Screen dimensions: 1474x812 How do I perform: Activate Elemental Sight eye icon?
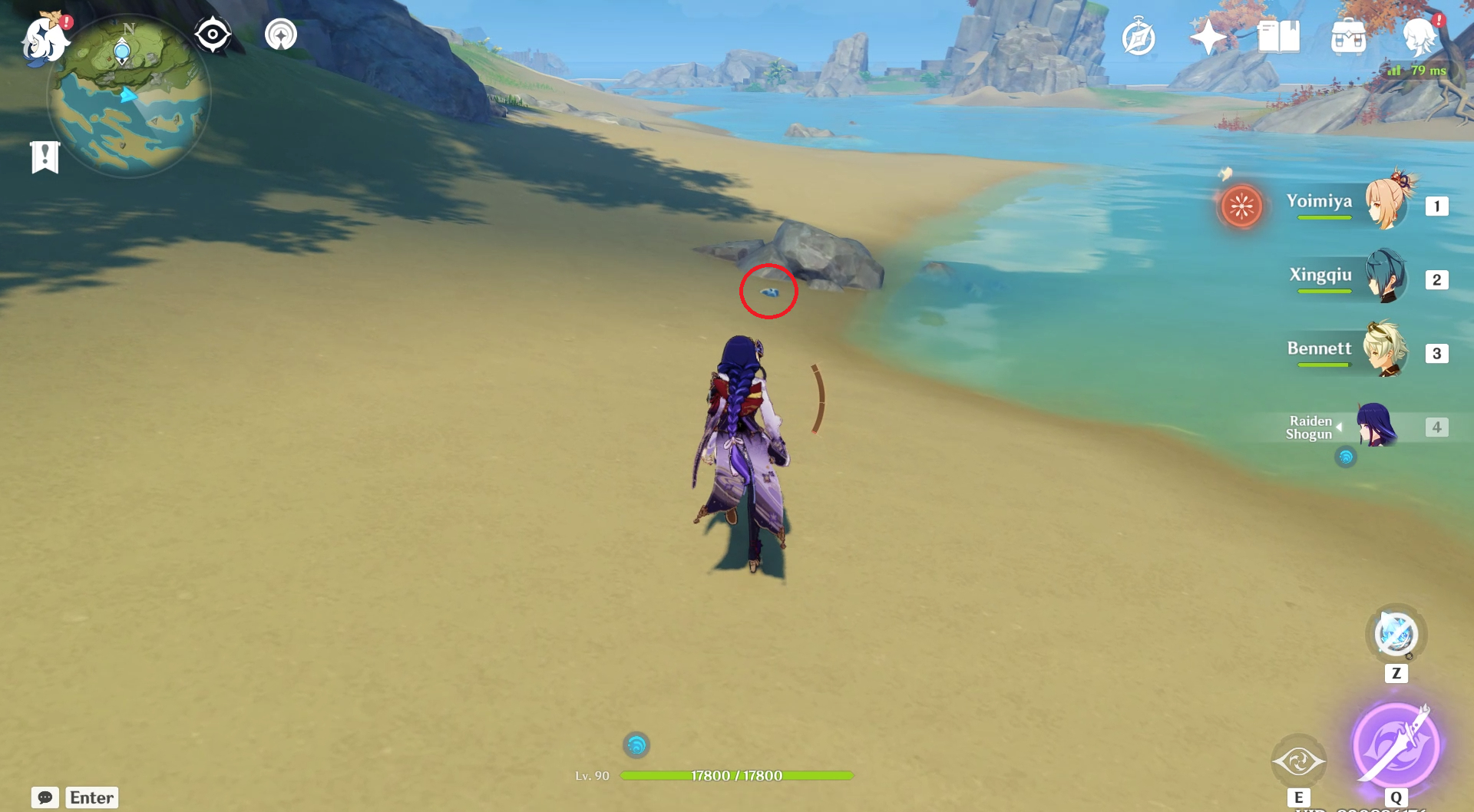pyautogui.click(x=1300, y=761)
